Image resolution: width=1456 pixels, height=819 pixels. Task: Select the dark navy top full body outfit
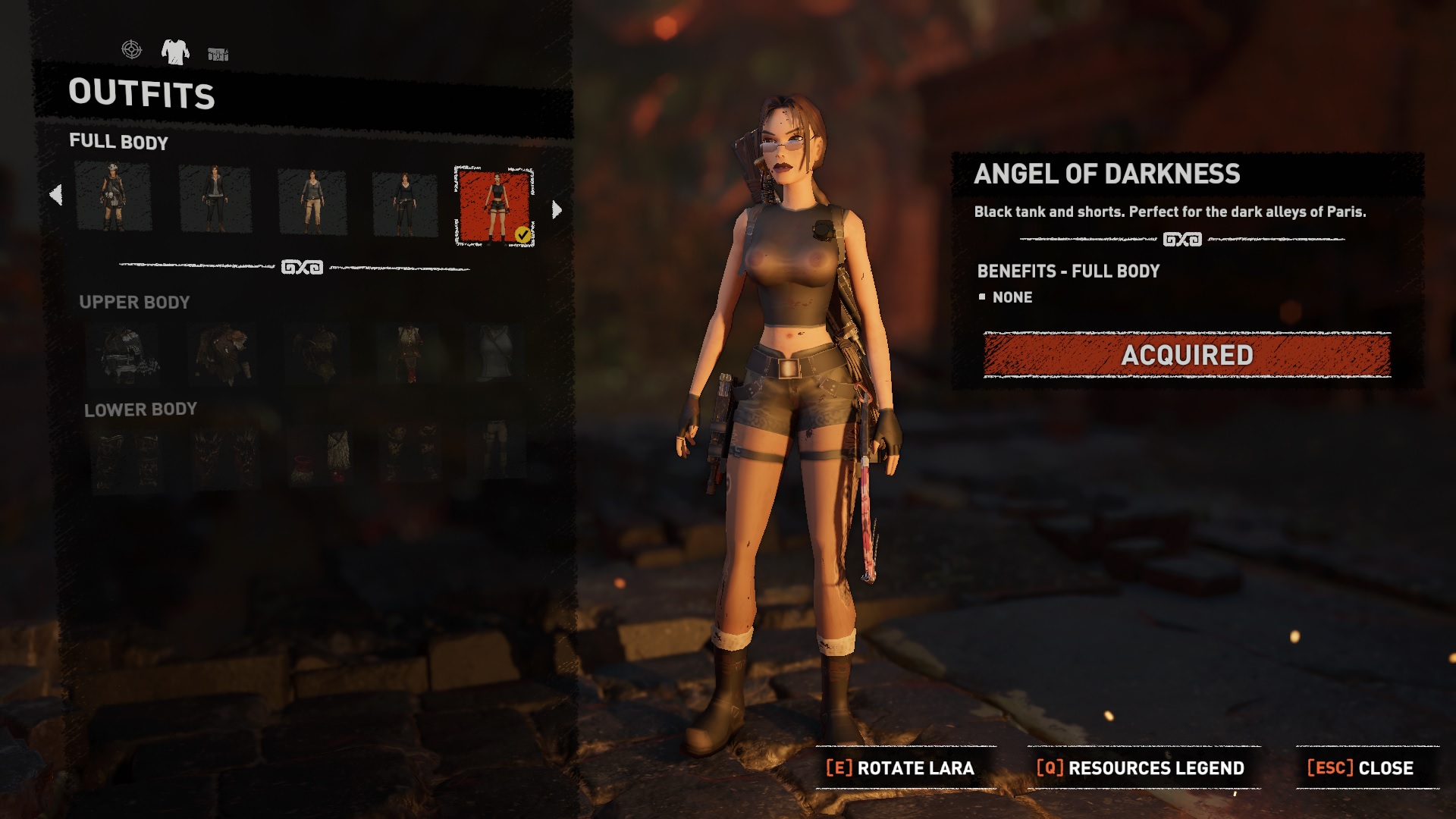405,204
